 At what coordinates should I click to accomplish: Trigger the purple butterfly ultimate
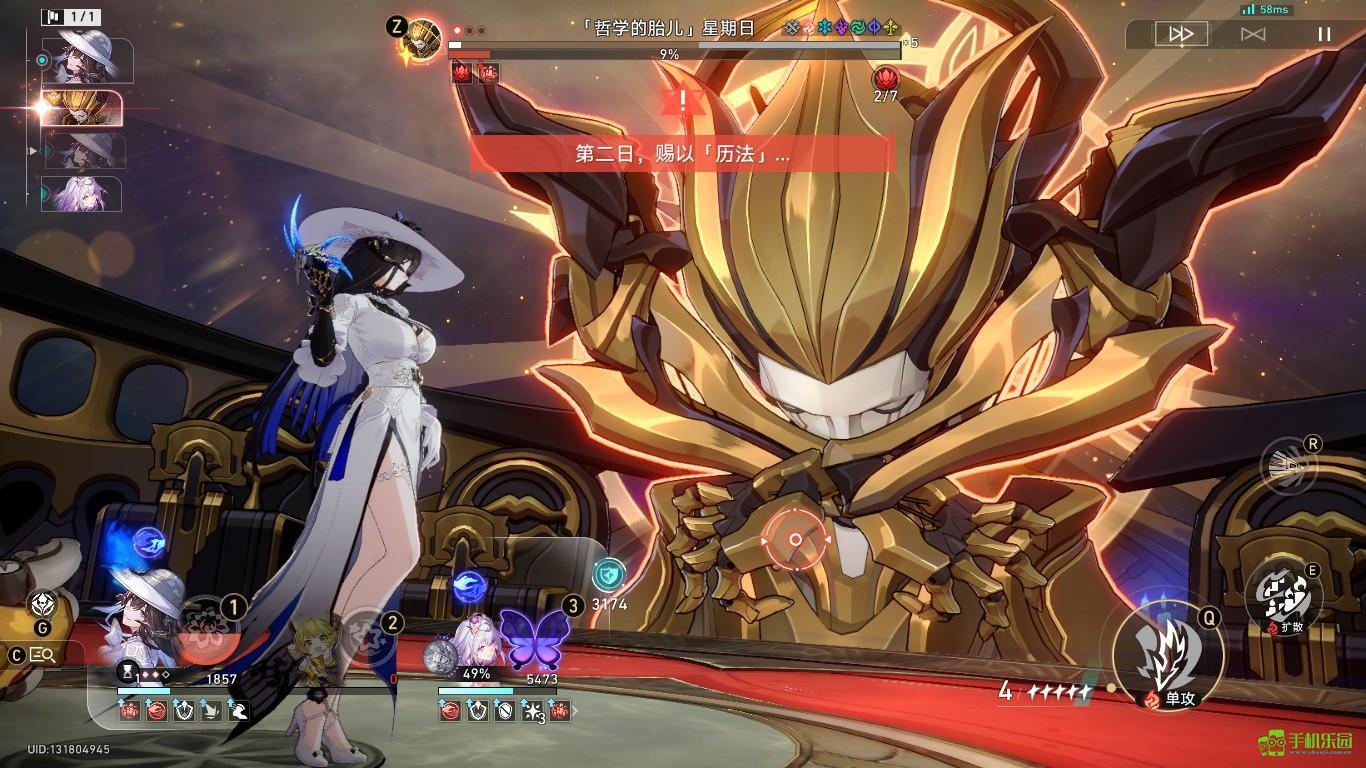(x=533, y=639)
